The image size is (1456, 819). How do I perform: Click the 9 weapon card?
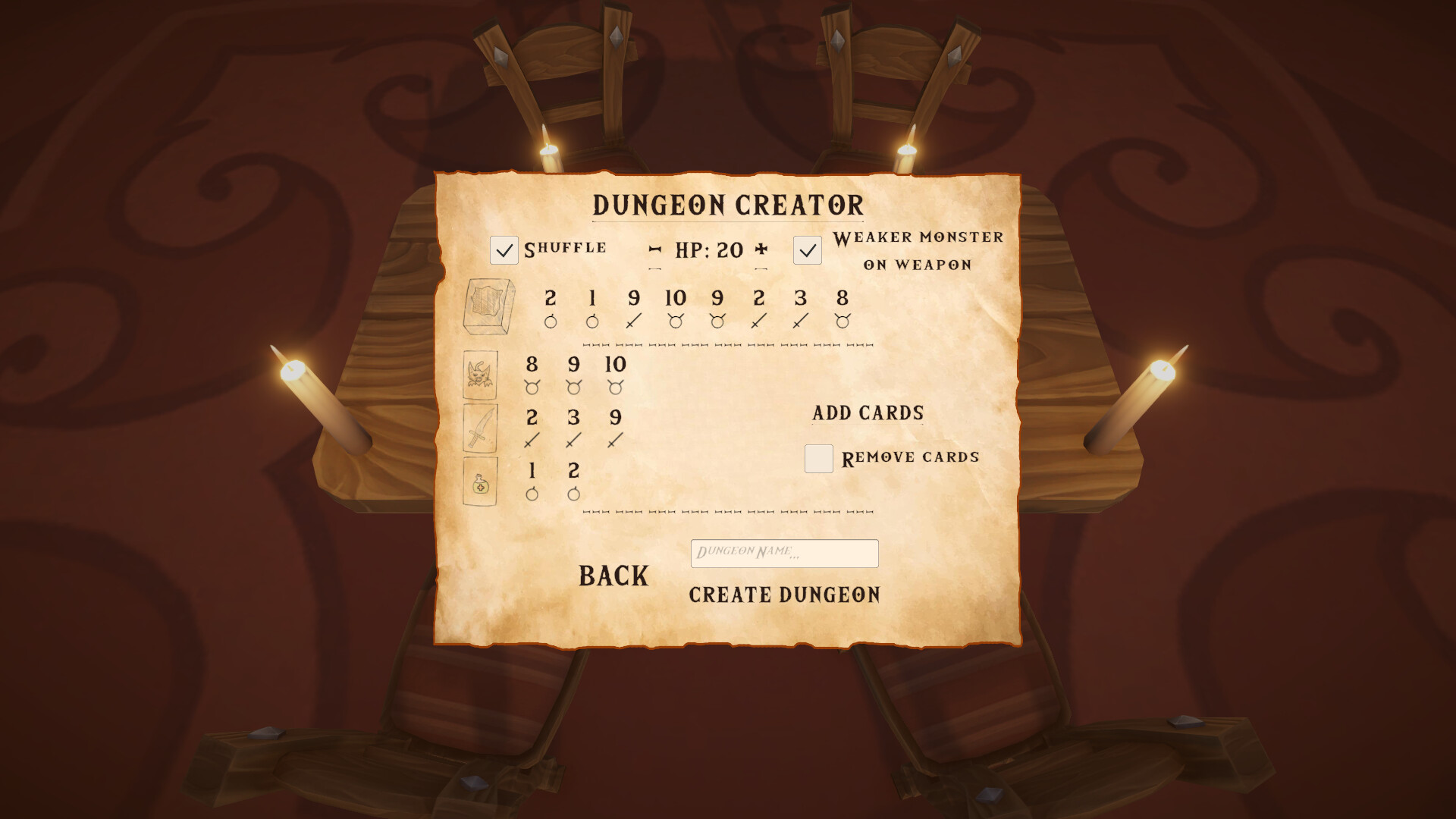[614, 426]
